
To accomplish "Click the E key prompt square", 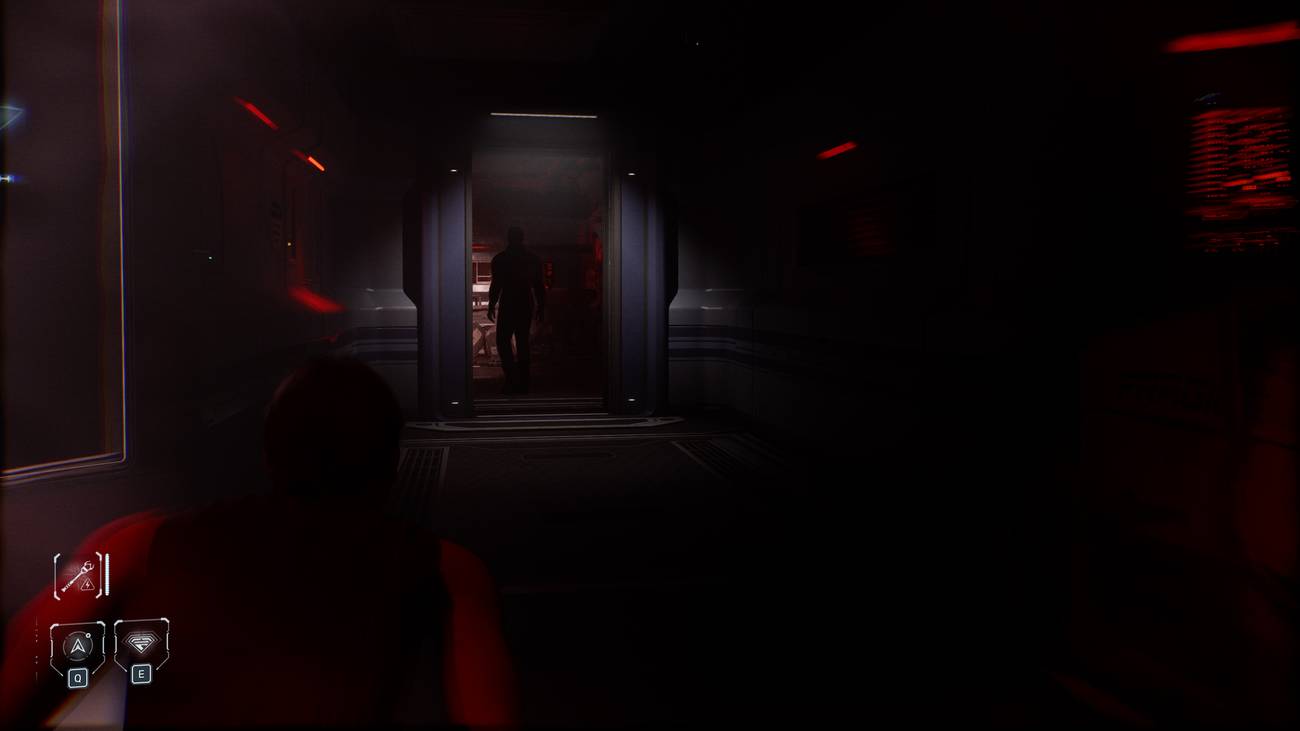I will [142, 674].
